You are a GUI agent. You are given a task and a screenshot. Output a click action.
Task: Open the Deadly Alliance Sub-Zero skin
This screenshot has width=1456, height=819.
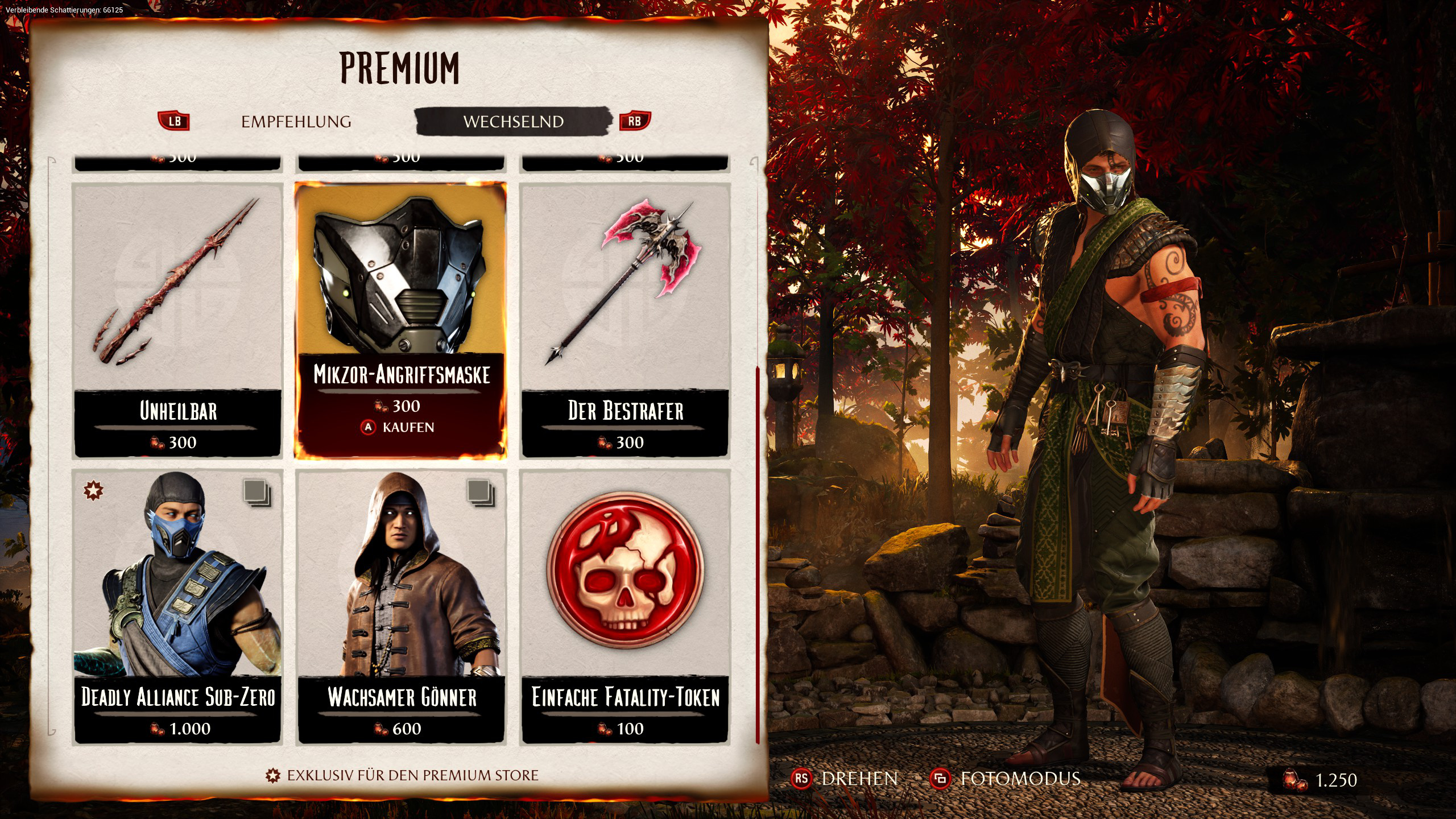pos(178,606)
